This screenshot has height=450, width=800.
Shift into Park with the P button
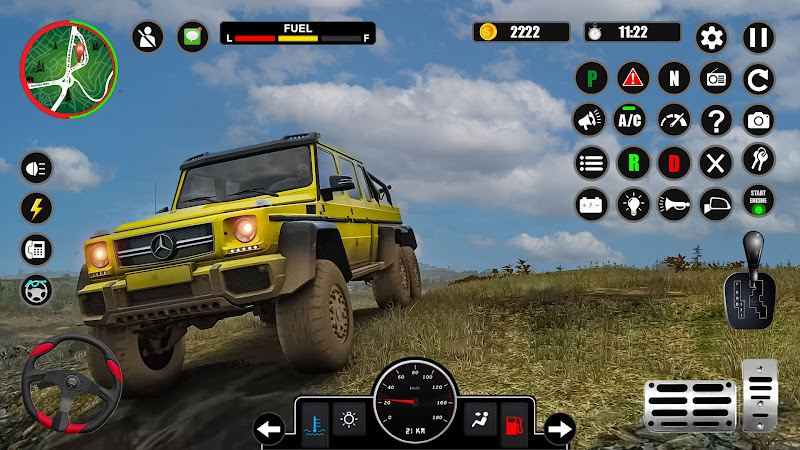pyautogui.click(x=591, y=78)
